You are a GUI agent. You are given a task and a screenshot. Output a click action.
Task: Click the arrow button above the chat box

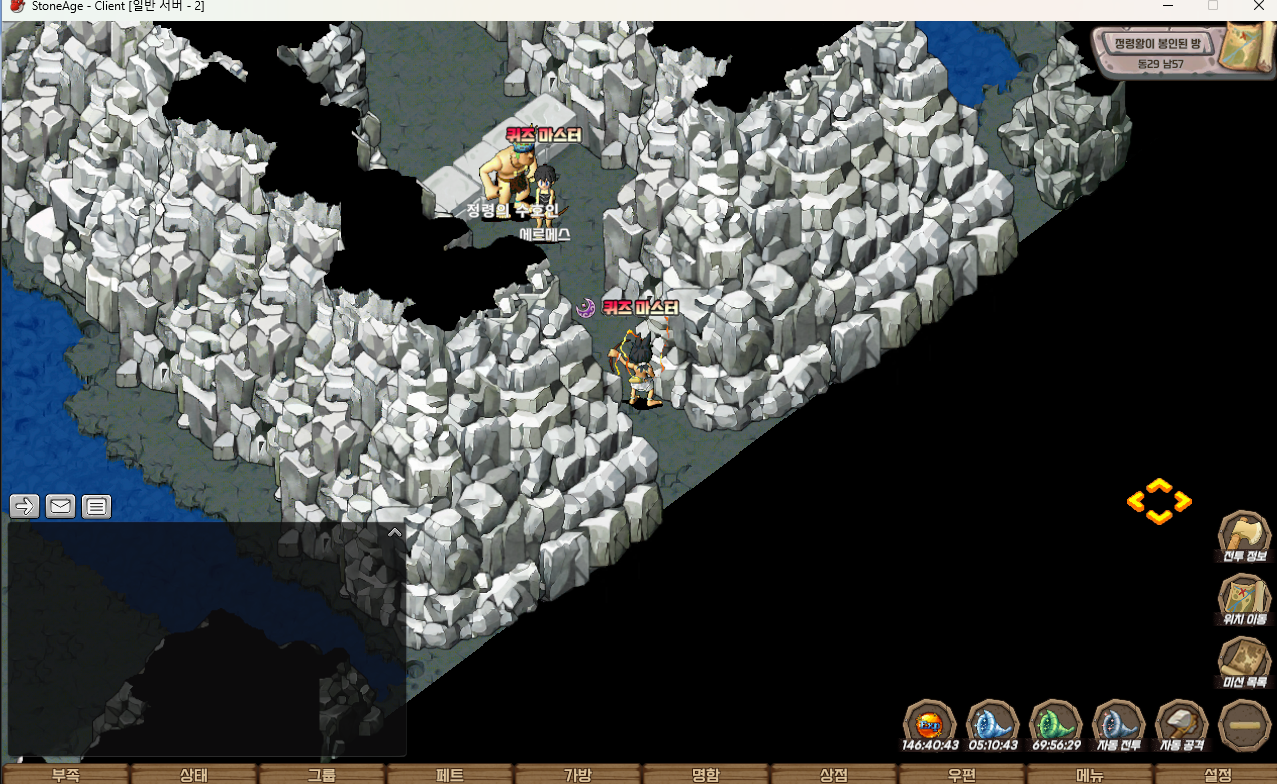[x=25, y=506]
